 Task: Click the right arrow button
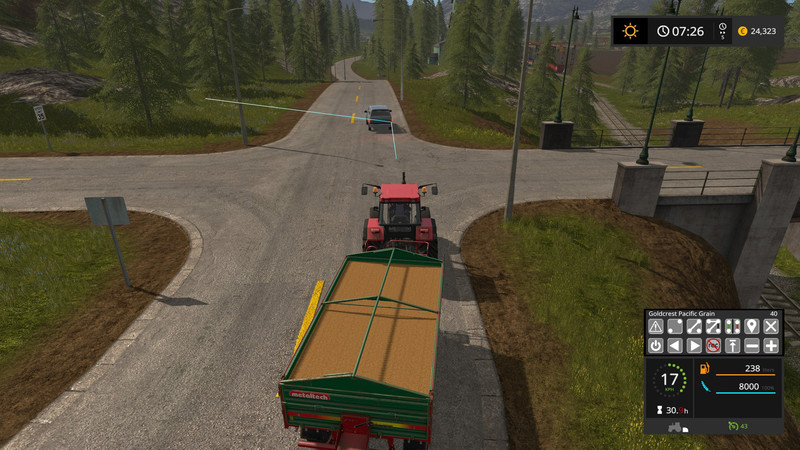[x=694, y=345]
